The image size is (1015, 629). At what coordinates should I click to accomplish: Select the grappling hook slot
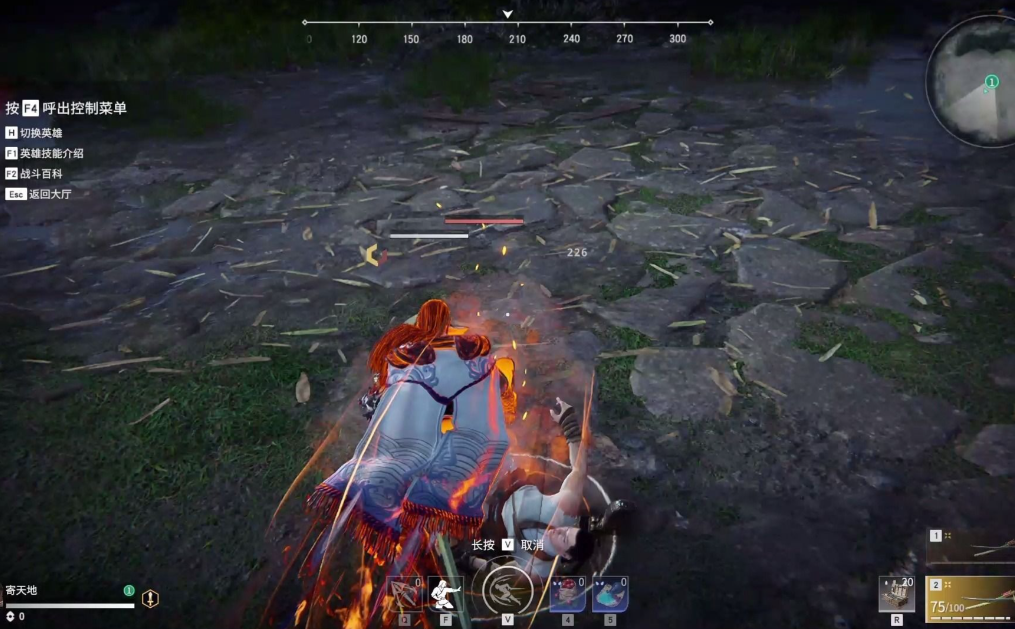coord(405,592)
